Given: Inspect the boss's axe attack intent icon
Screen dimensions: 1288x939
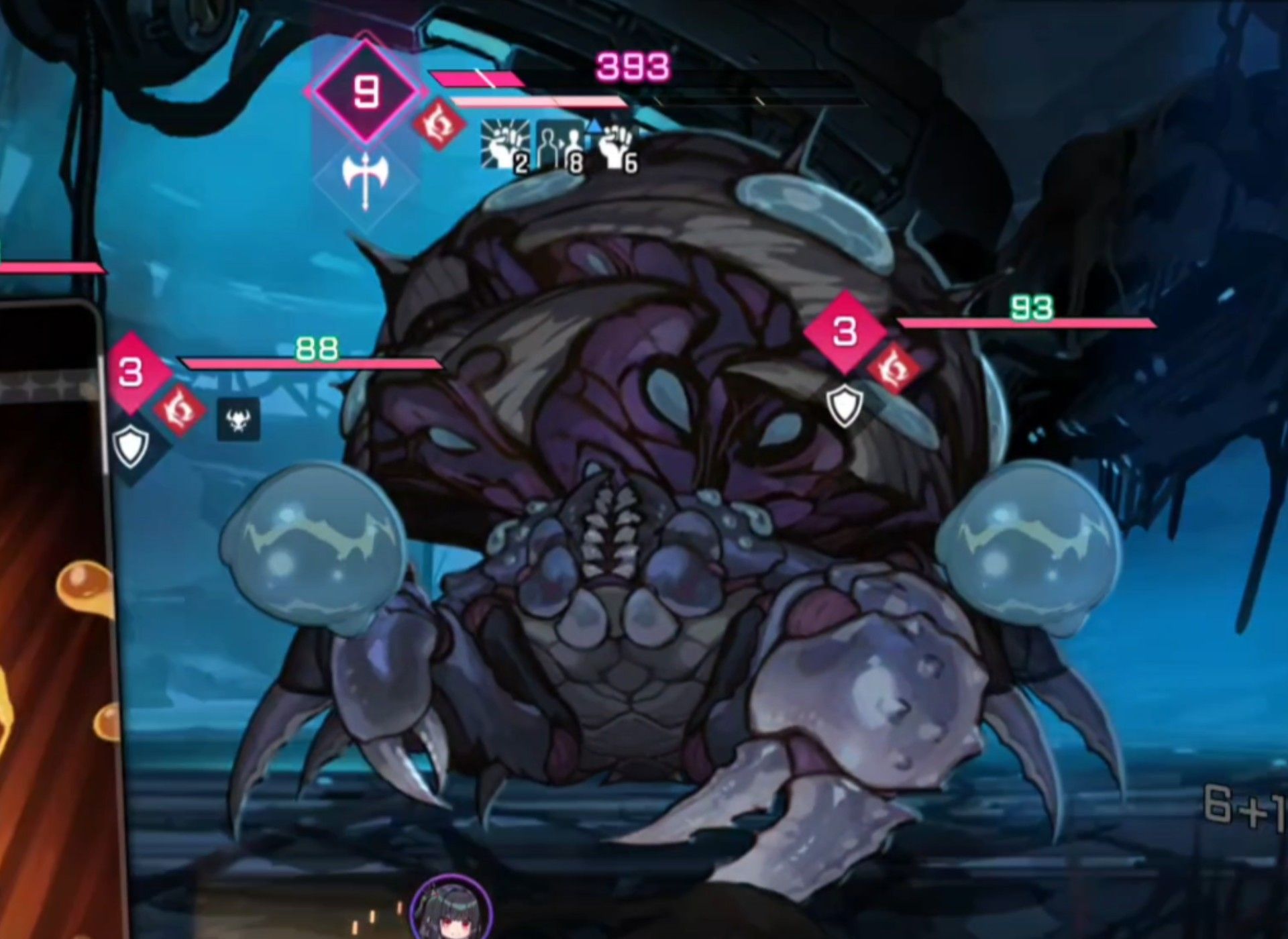Looking at the screenshot, I should coord(366,179).
